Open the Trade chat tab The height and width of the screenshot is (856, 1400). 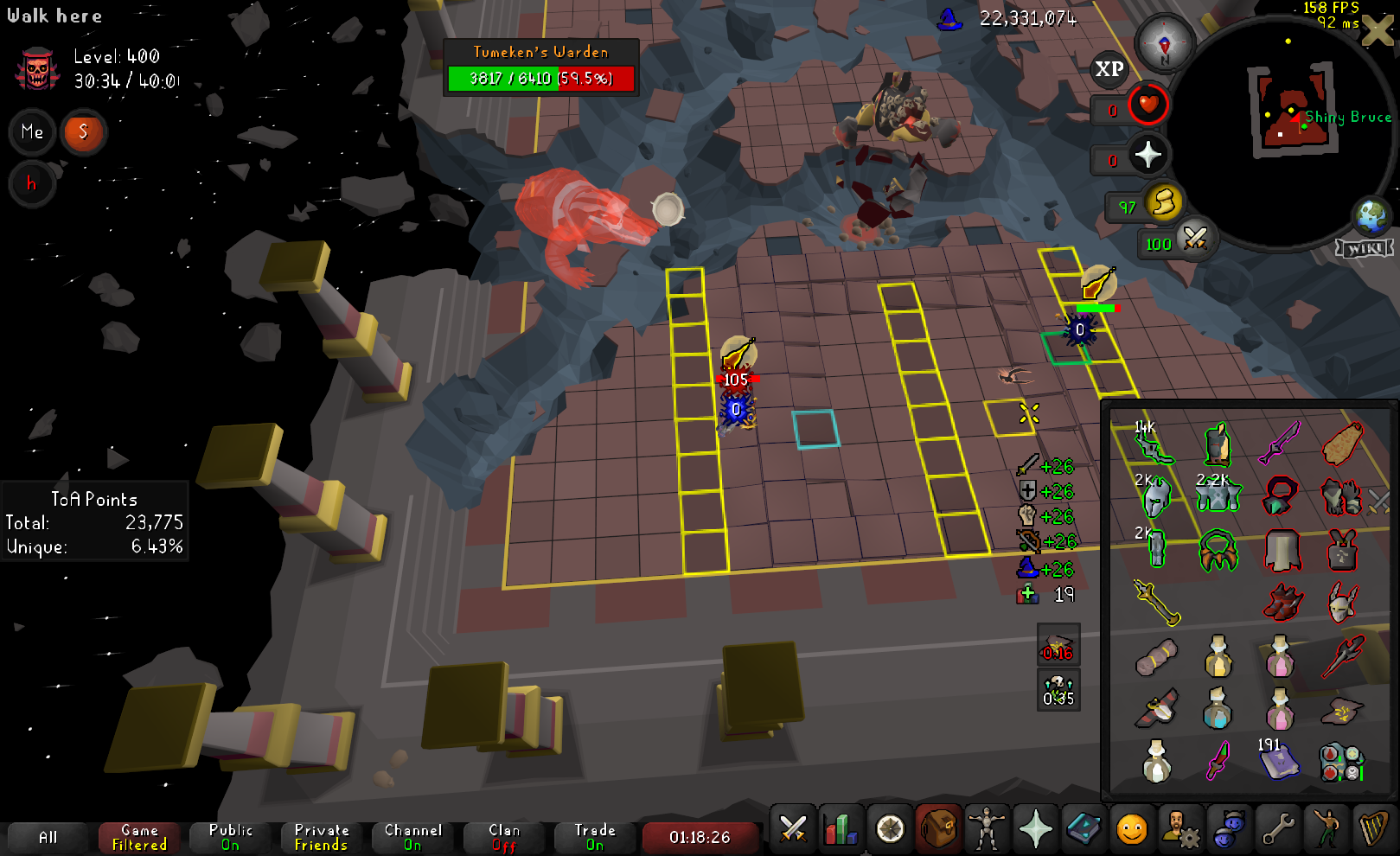(x=595, y=837)
